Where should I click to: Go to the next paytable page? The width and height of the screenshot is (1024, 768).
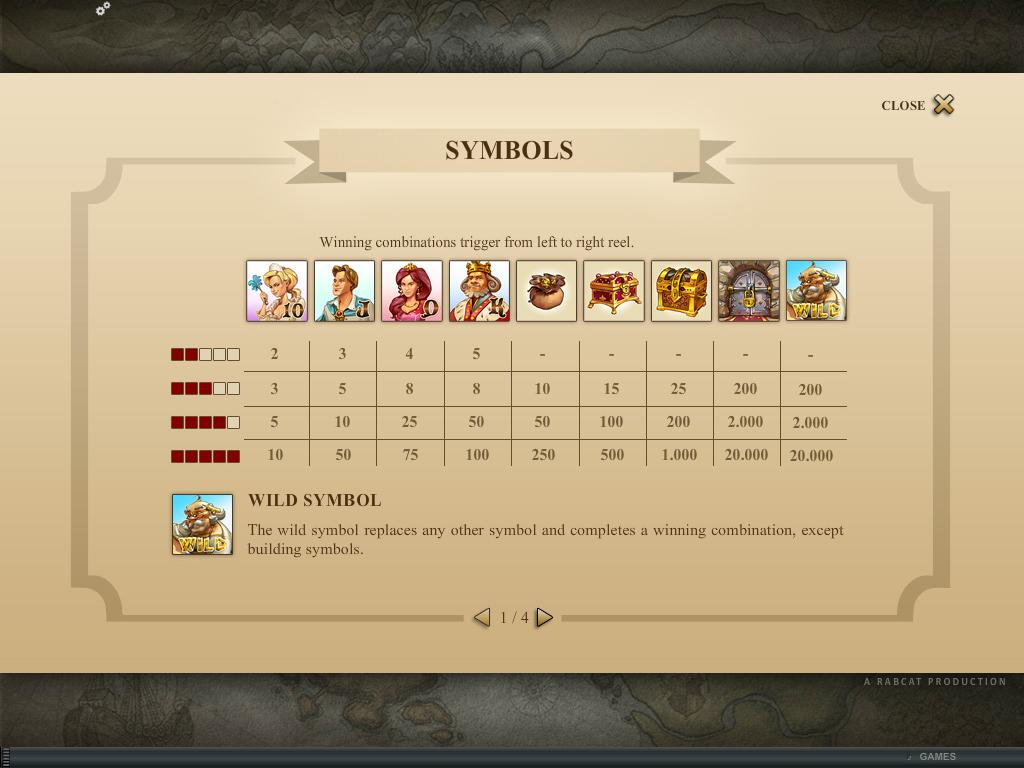point(544,618)
